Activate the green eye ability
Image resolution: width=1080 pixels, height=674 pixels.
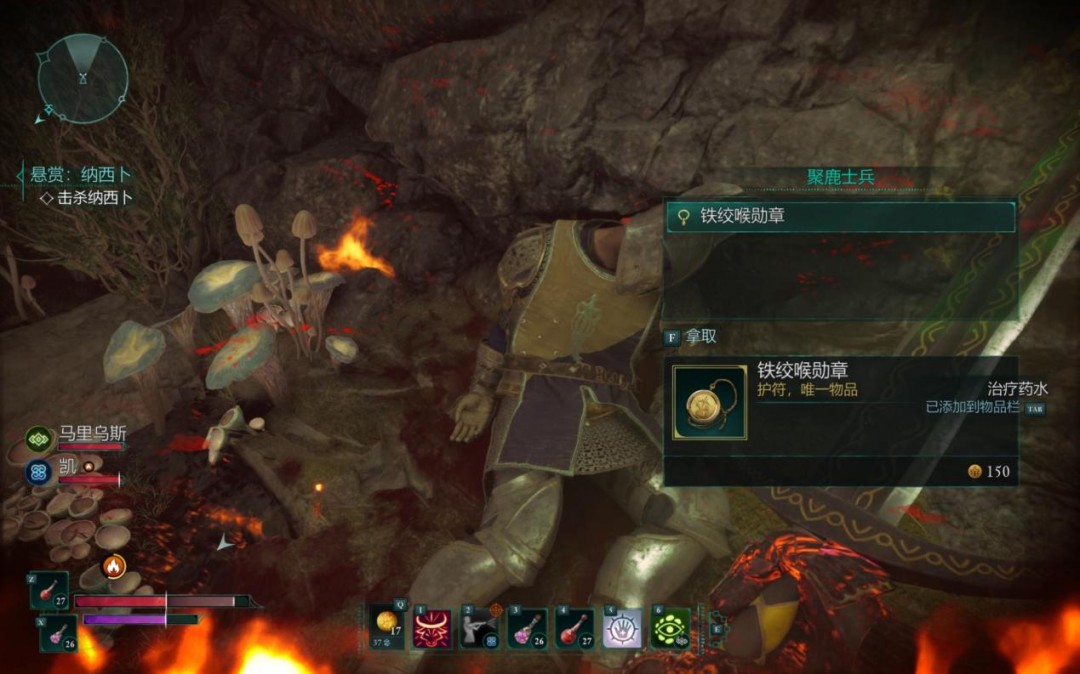[670, 628]
